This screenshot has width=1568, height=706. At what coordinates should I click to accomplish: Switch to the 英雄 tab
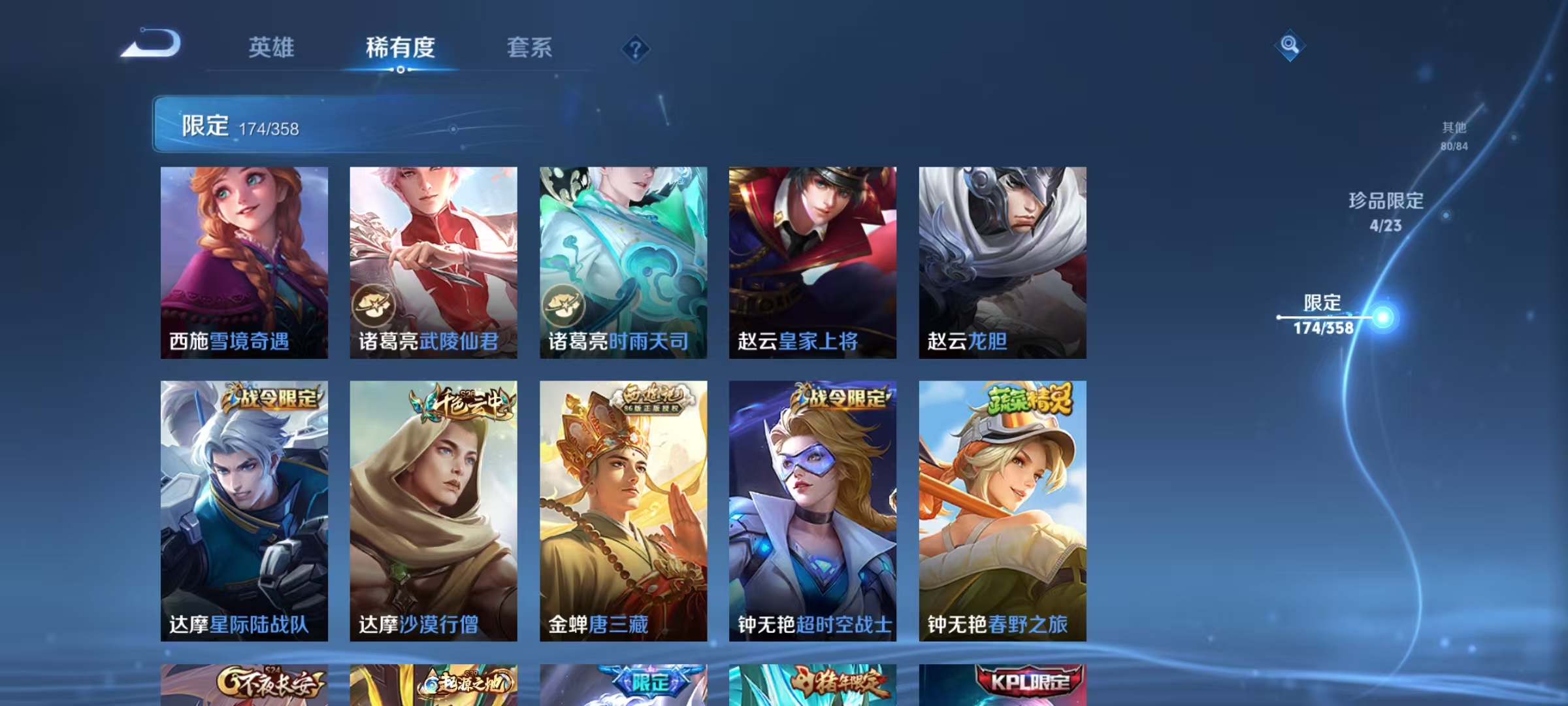coord(272,47)
